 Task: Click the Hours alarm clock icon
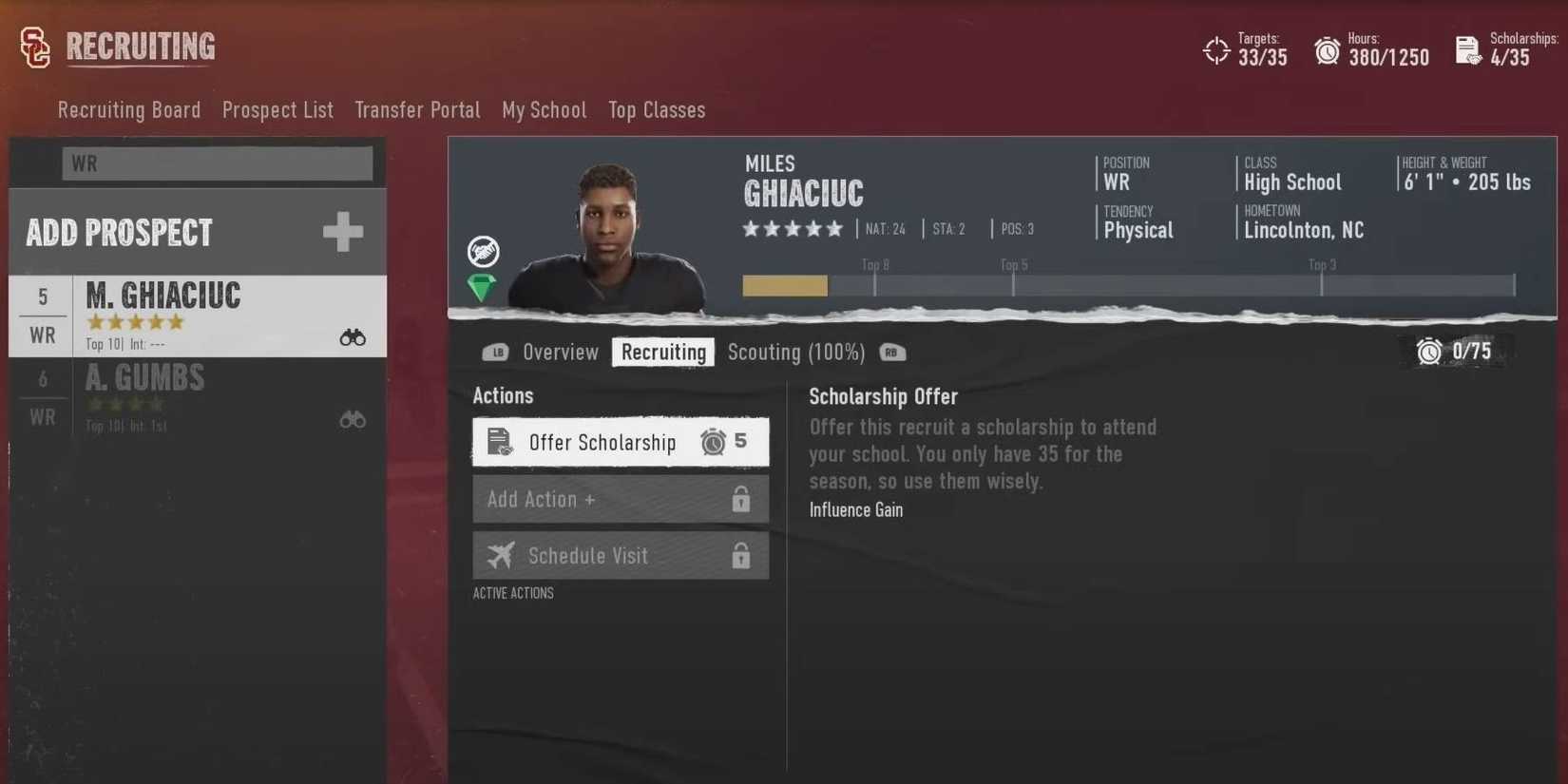click(1326, 49)
